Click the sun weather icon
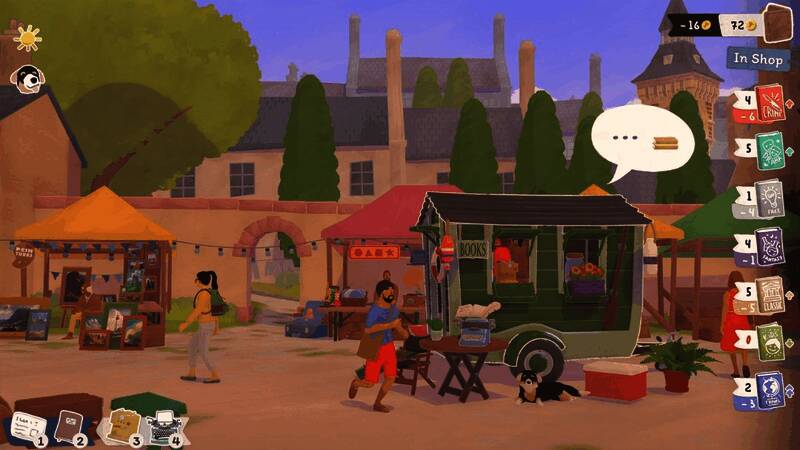The width and height of the screenshot is (800, 450). pyautogui.click(x=27, y=38)
